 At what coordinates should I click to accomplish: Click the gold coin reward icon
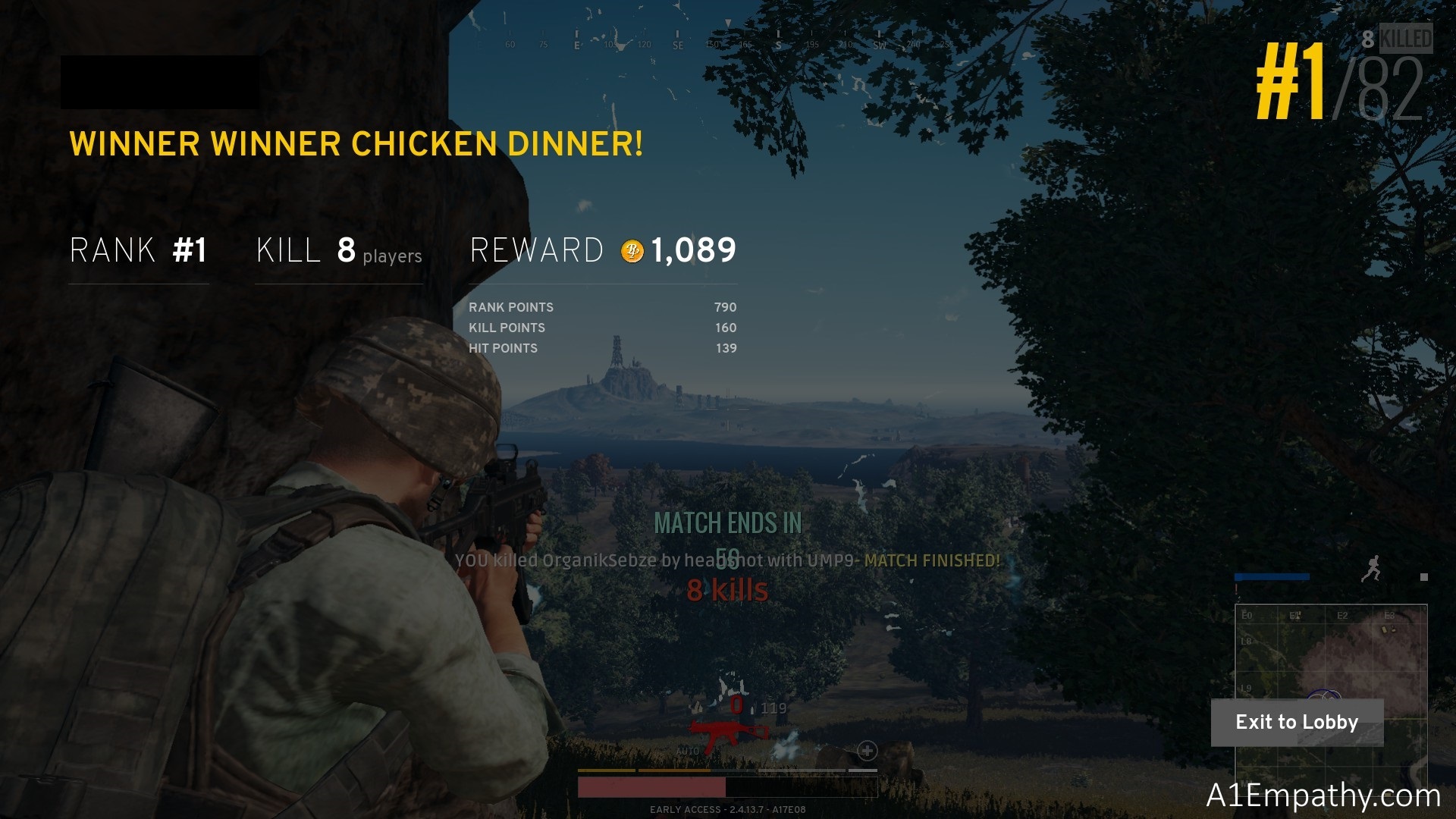pos(631,249)
